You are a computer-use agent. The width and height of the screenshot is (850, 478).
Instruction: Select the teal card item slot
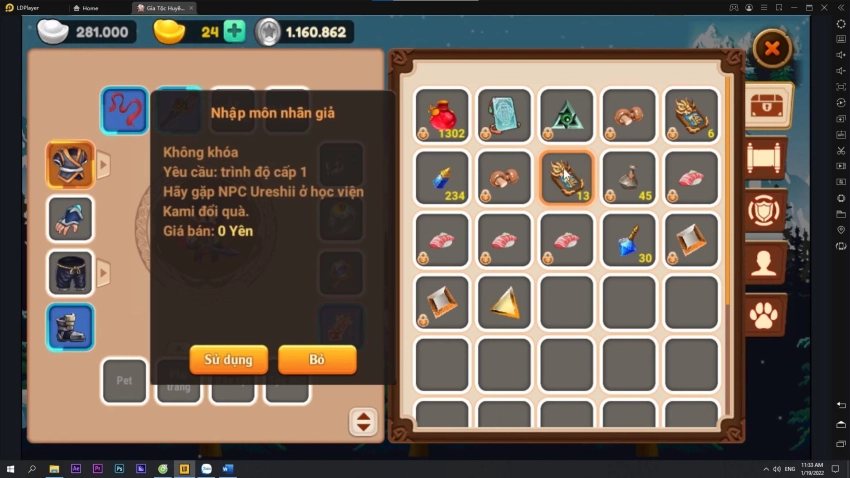coord(504,115)
